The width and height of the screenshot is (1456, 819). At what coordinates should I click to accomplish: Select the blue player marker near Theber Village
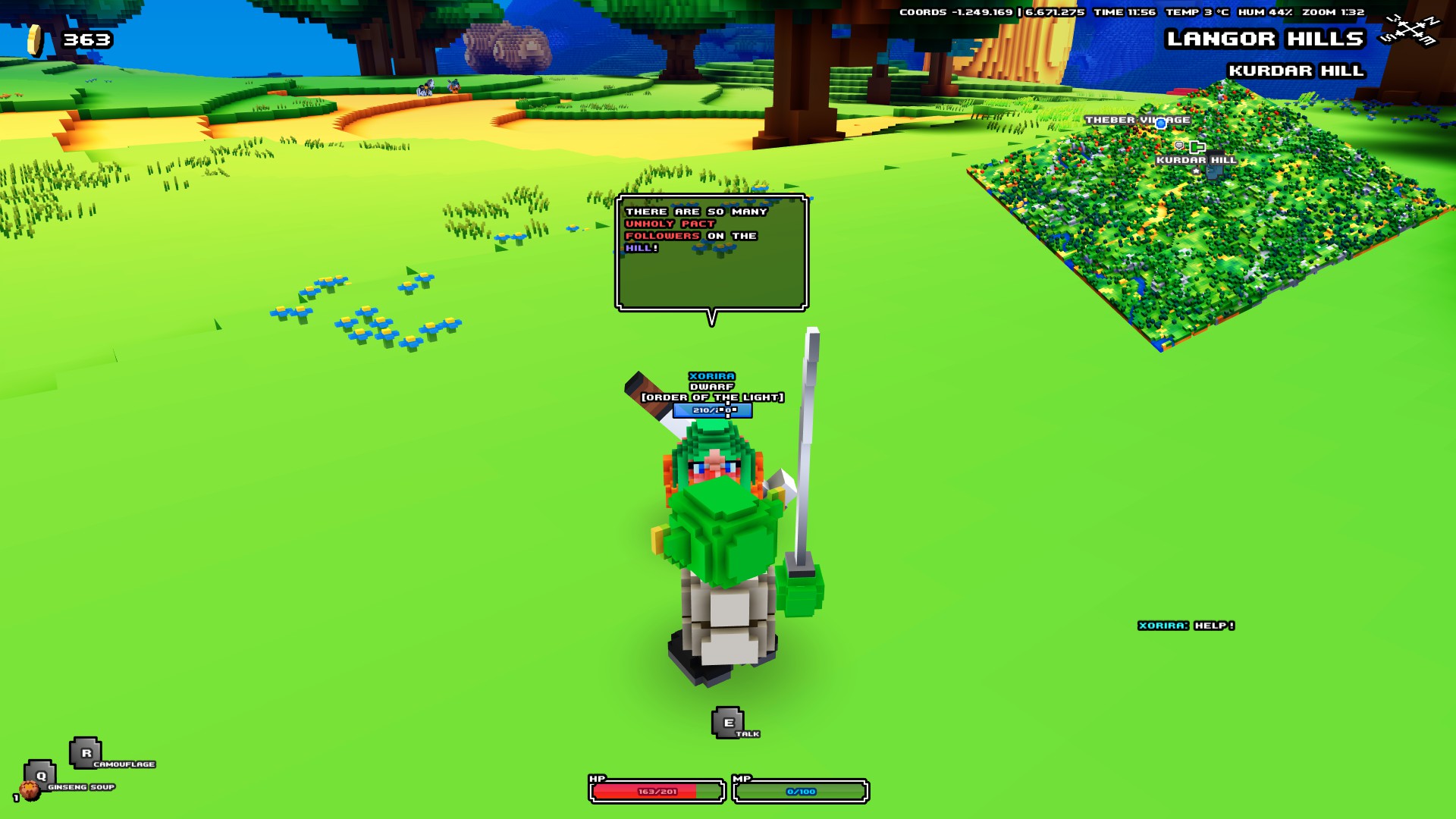1160,124
